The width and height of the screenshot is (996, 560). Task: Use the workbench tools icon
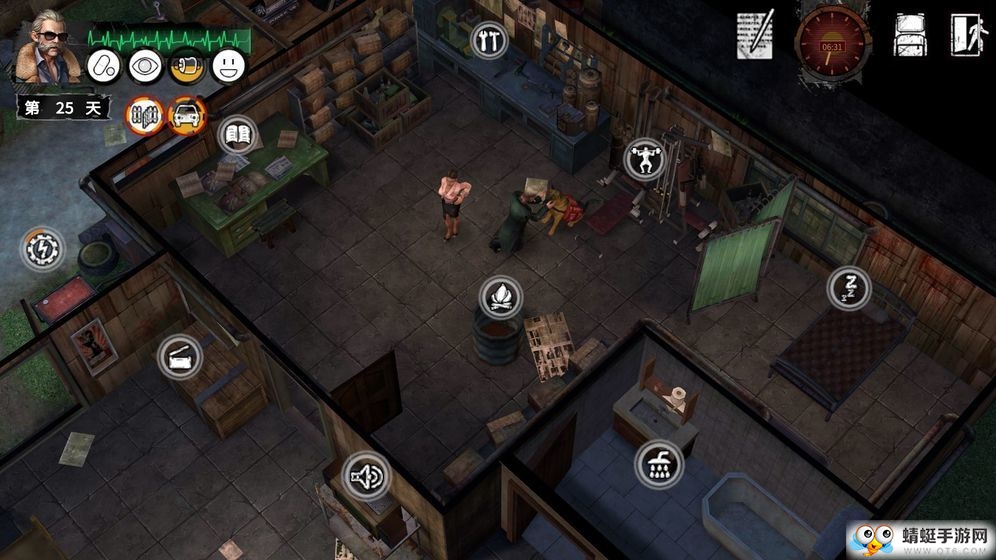tap(489, 40)
